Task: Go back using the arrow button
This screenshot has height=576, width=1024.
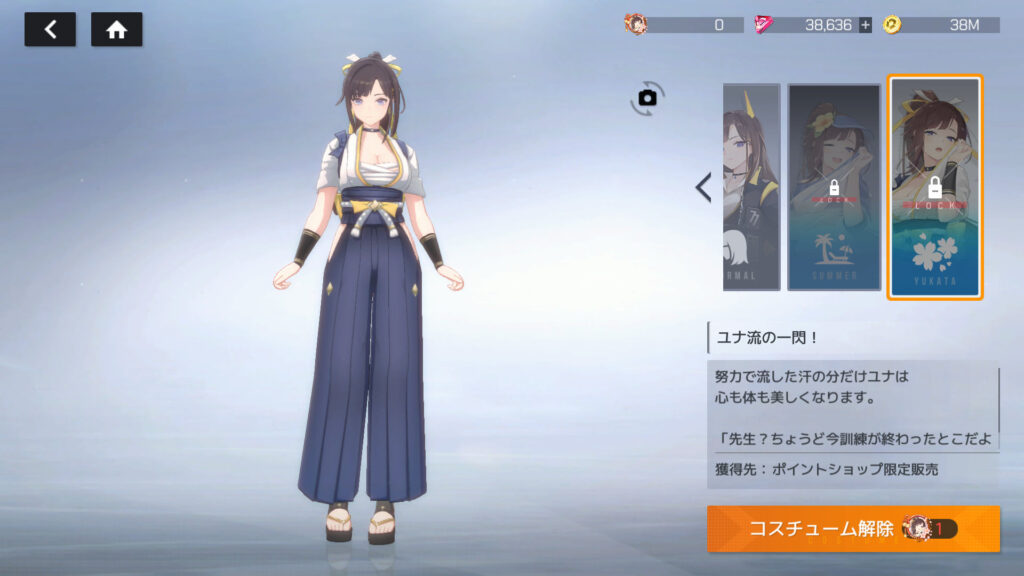Action: [x=49, y=30]
